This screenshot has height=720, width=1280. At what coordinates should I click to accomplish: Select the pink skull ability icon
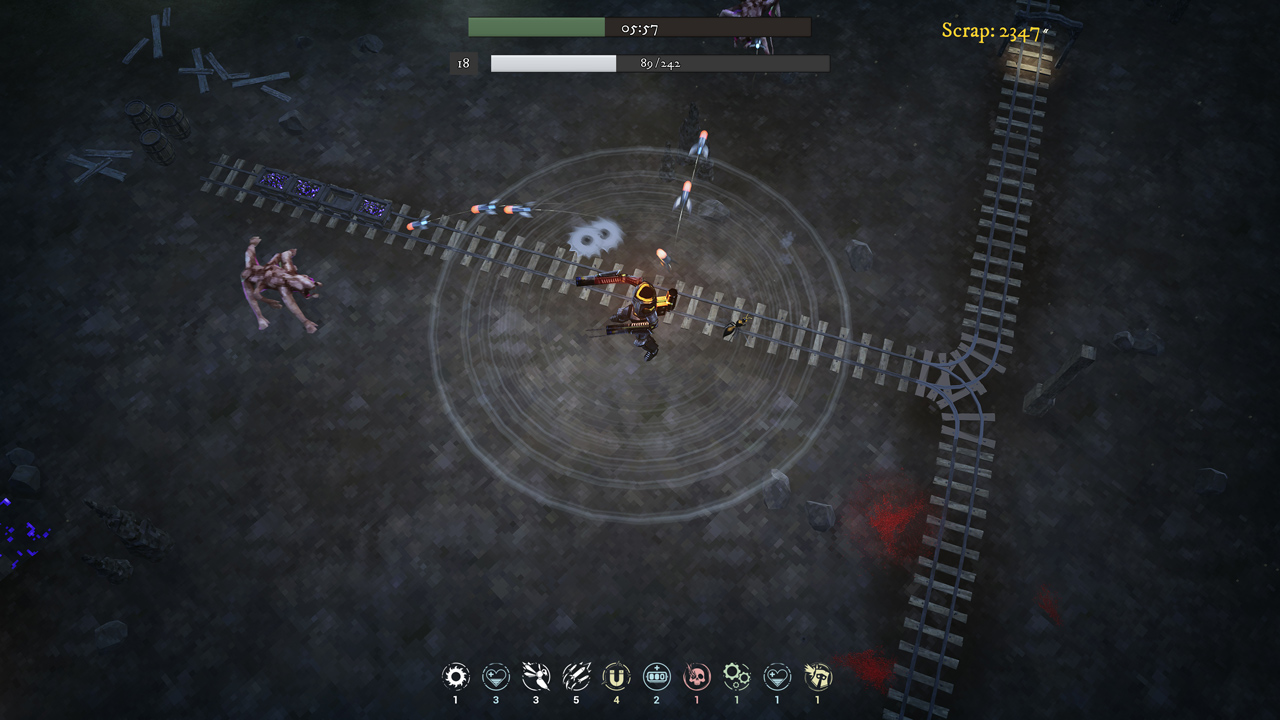(x=696, y=676)
